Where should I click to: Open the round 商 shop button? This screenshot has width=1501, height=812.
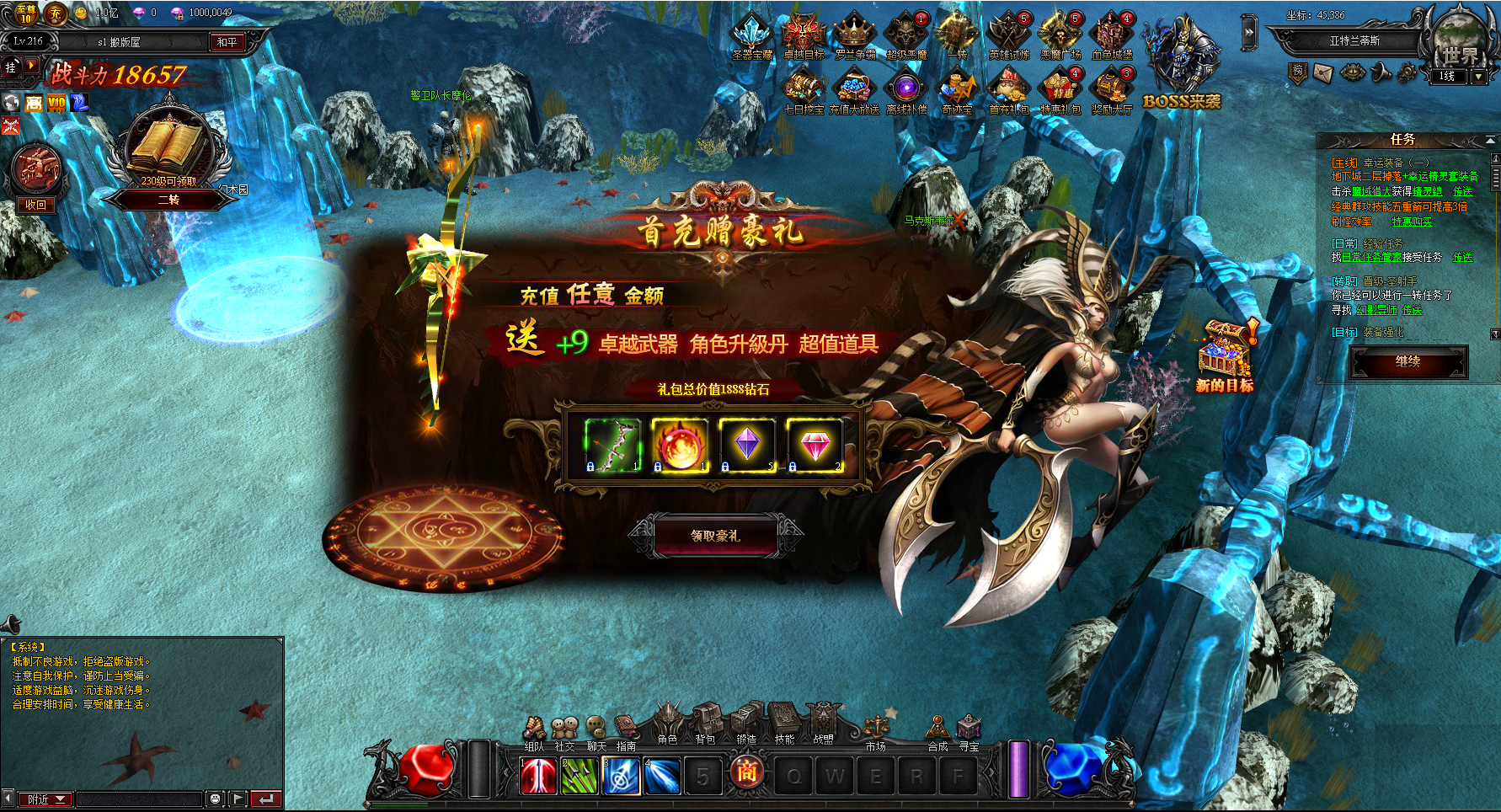(x=747, y=772)
